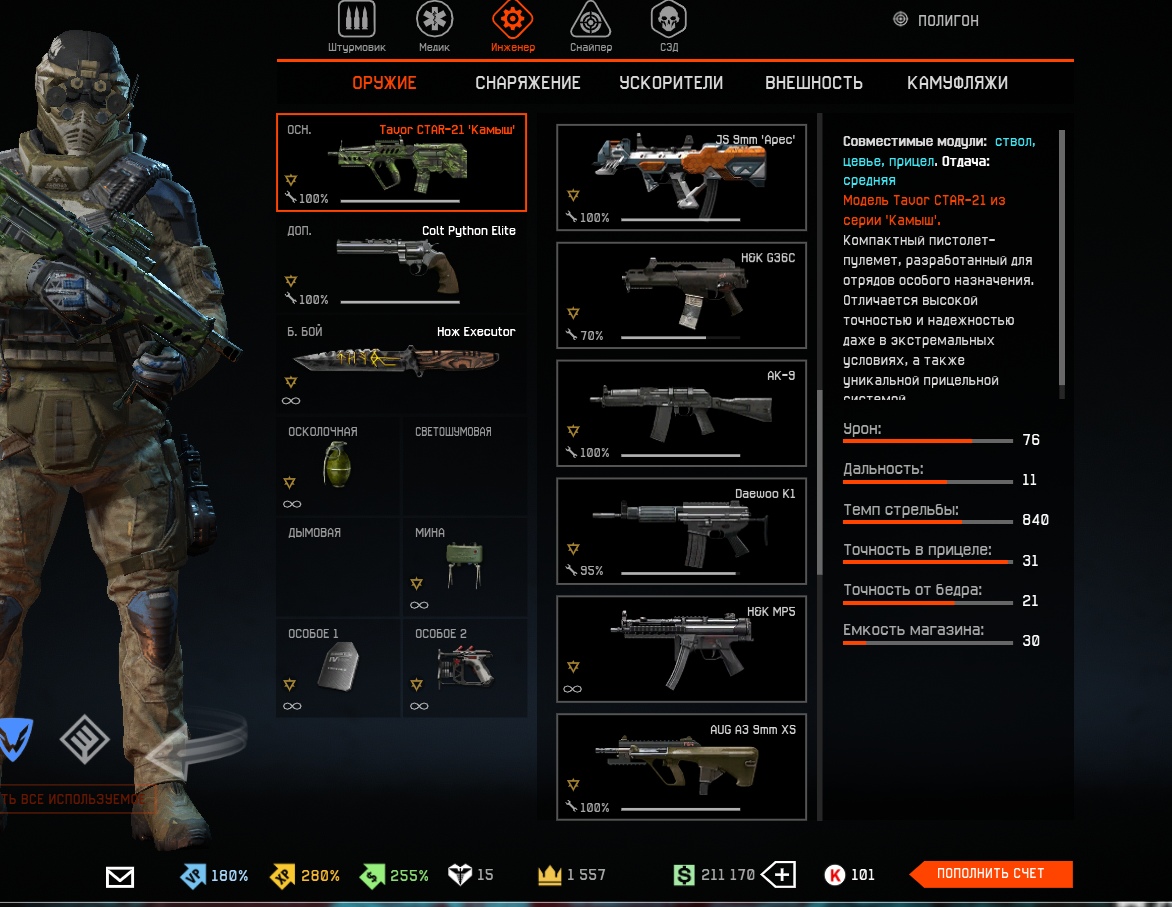The height and width of the screenshot is (907, 1172).
Task: Select the Colt Python Elite secondary slot
Action: tap(401, 264)
